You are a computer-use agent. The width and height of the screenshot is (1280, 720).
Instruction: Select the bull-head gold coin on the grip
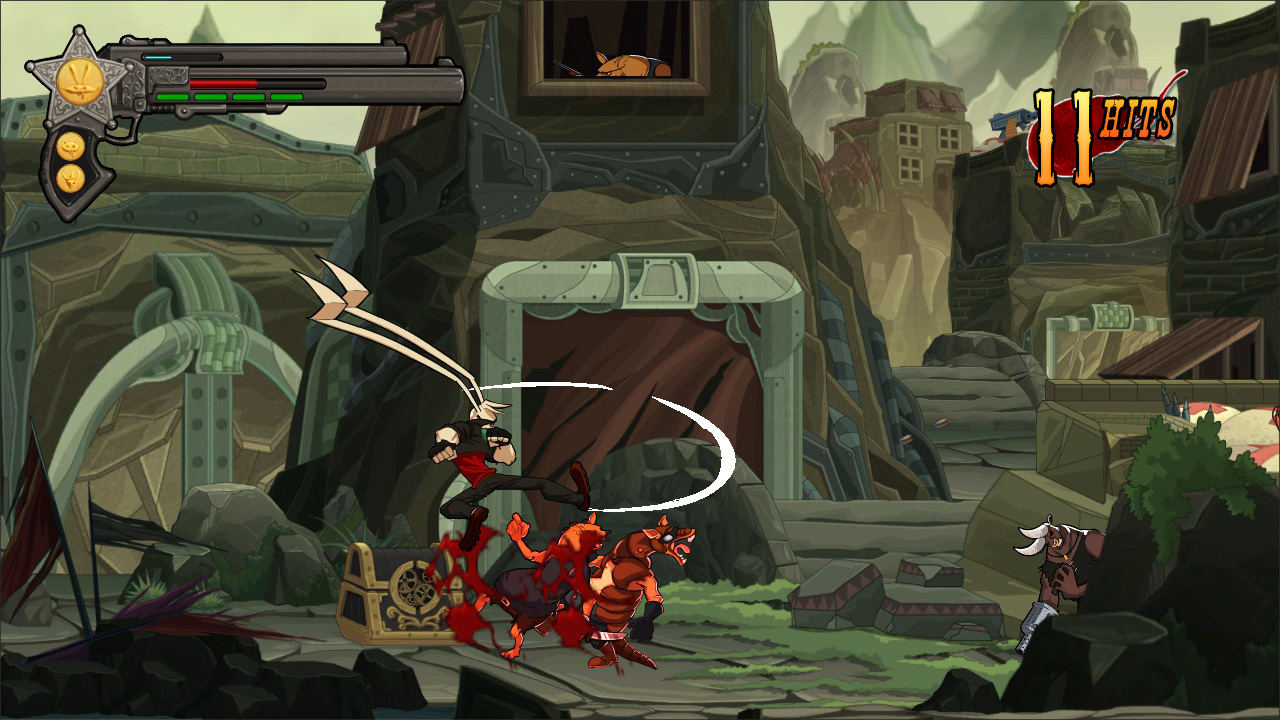pos(70,178)
